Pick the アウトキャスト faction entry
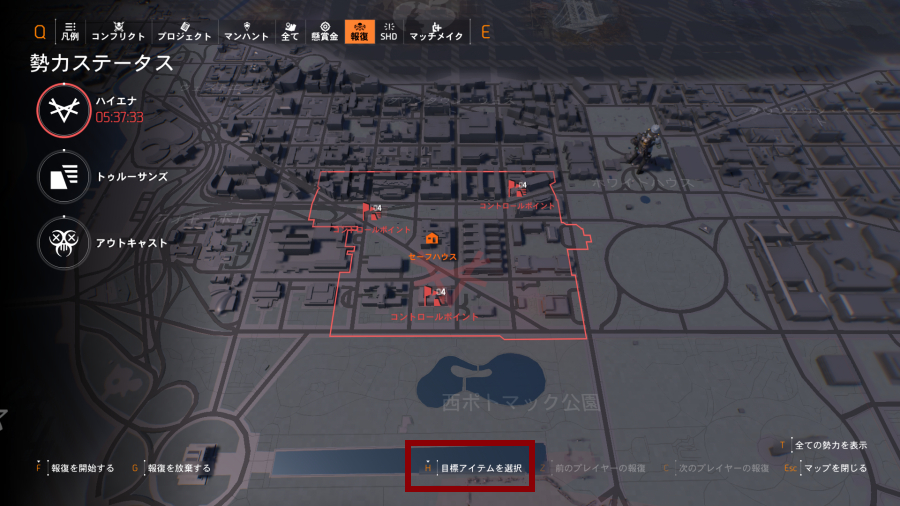The image size is (900, 506). tap(65, 242)
